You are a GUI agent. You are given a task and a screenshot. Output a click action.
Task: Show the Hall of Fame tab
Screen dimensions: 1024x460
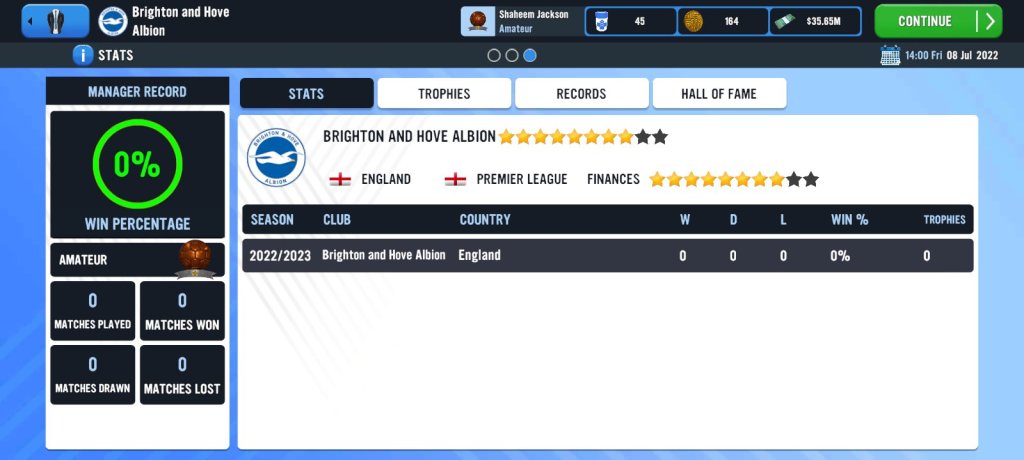click(x=719, y=94)
